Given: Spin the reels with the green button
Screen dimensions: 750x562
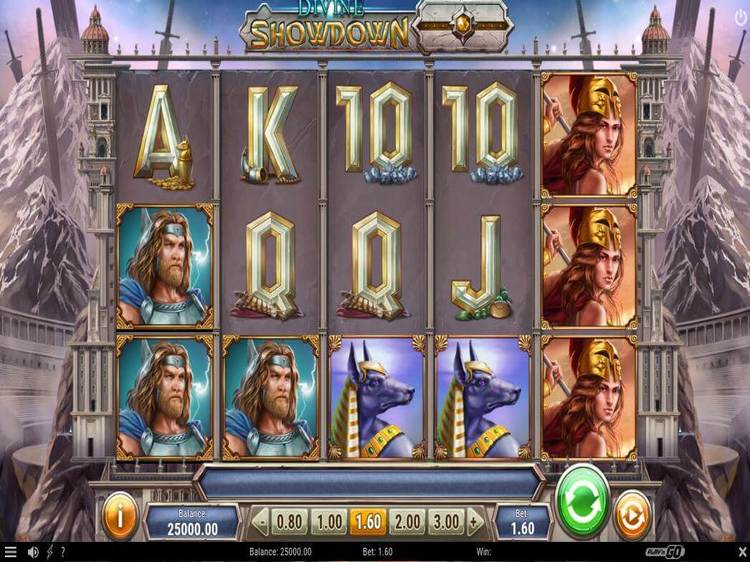Looking at the screenshot, I should 582,500.
